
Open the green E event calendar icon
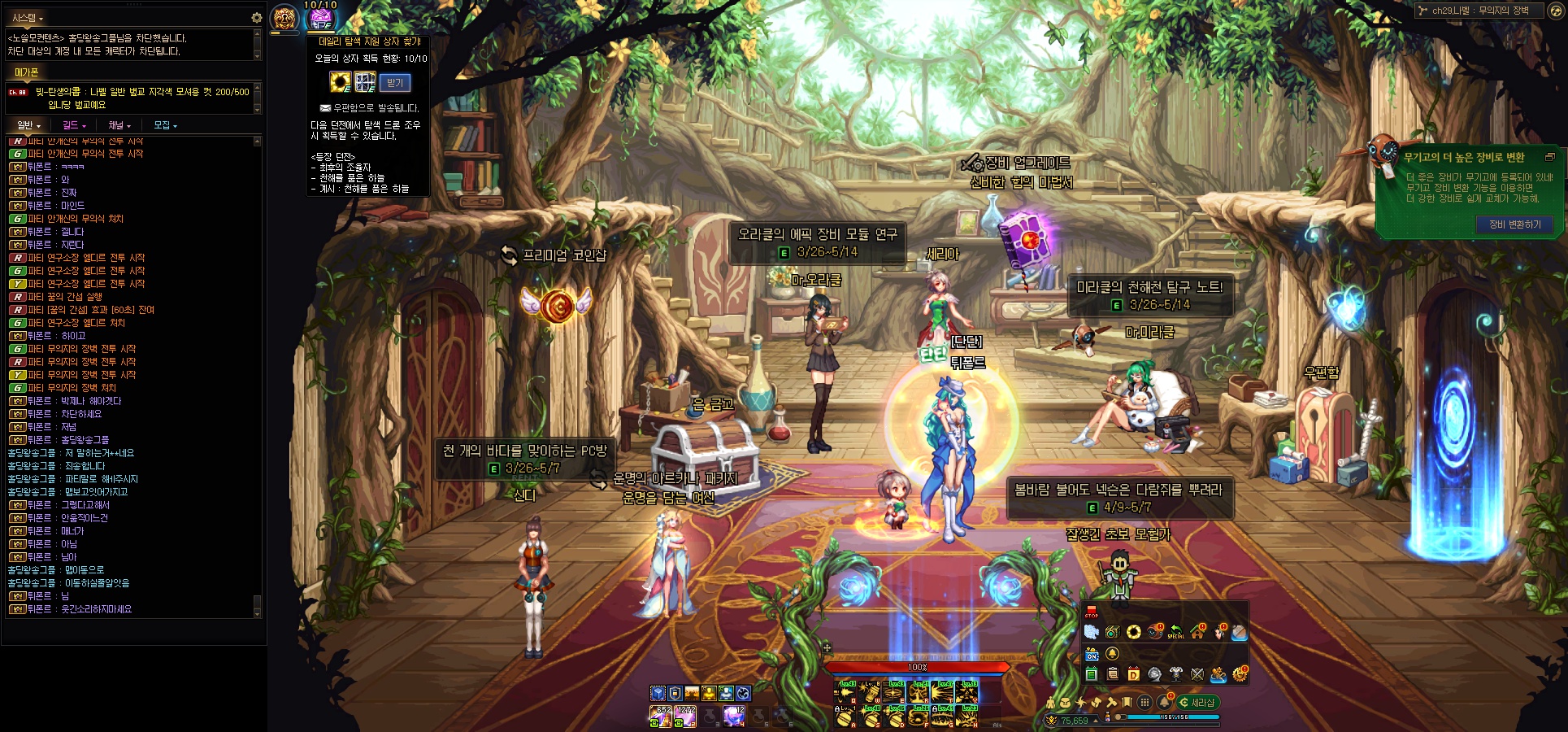click(1092, 674)
